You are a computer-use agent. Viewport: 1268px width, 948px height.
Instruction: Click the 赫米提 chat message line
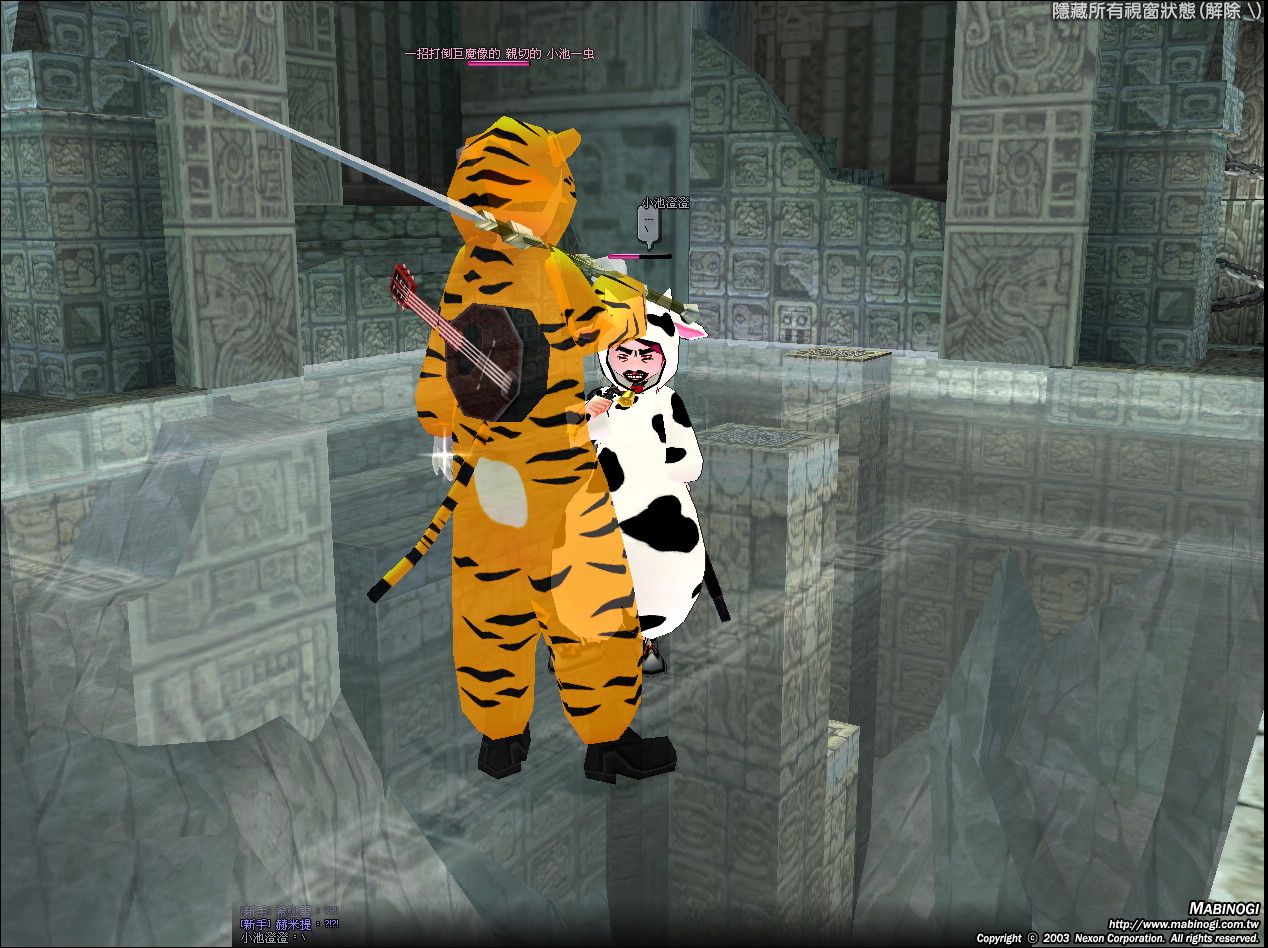(x=289, y=925)
